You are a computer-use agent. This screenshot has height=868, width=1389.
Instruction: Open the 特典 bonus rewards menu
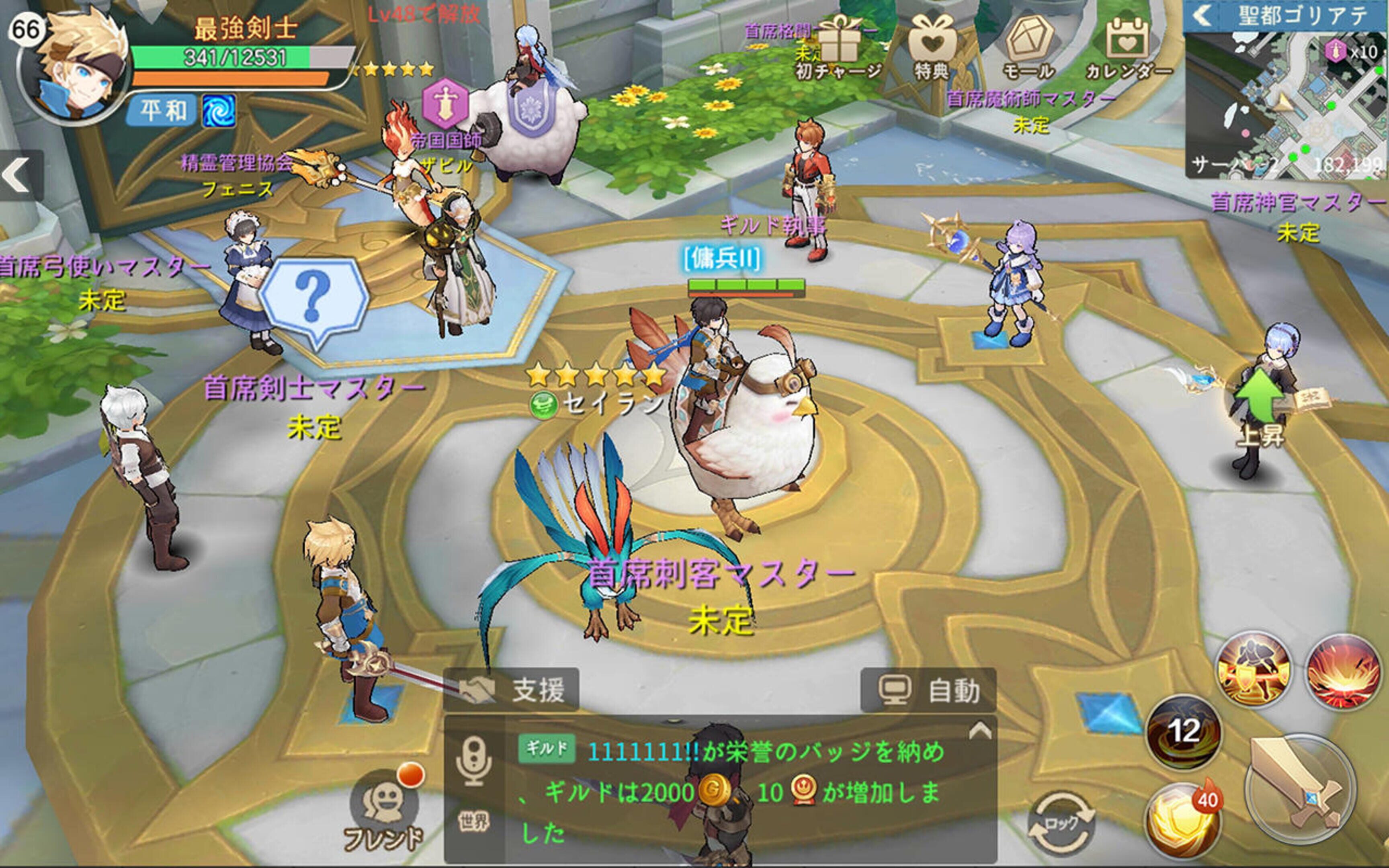pos(931,49)
